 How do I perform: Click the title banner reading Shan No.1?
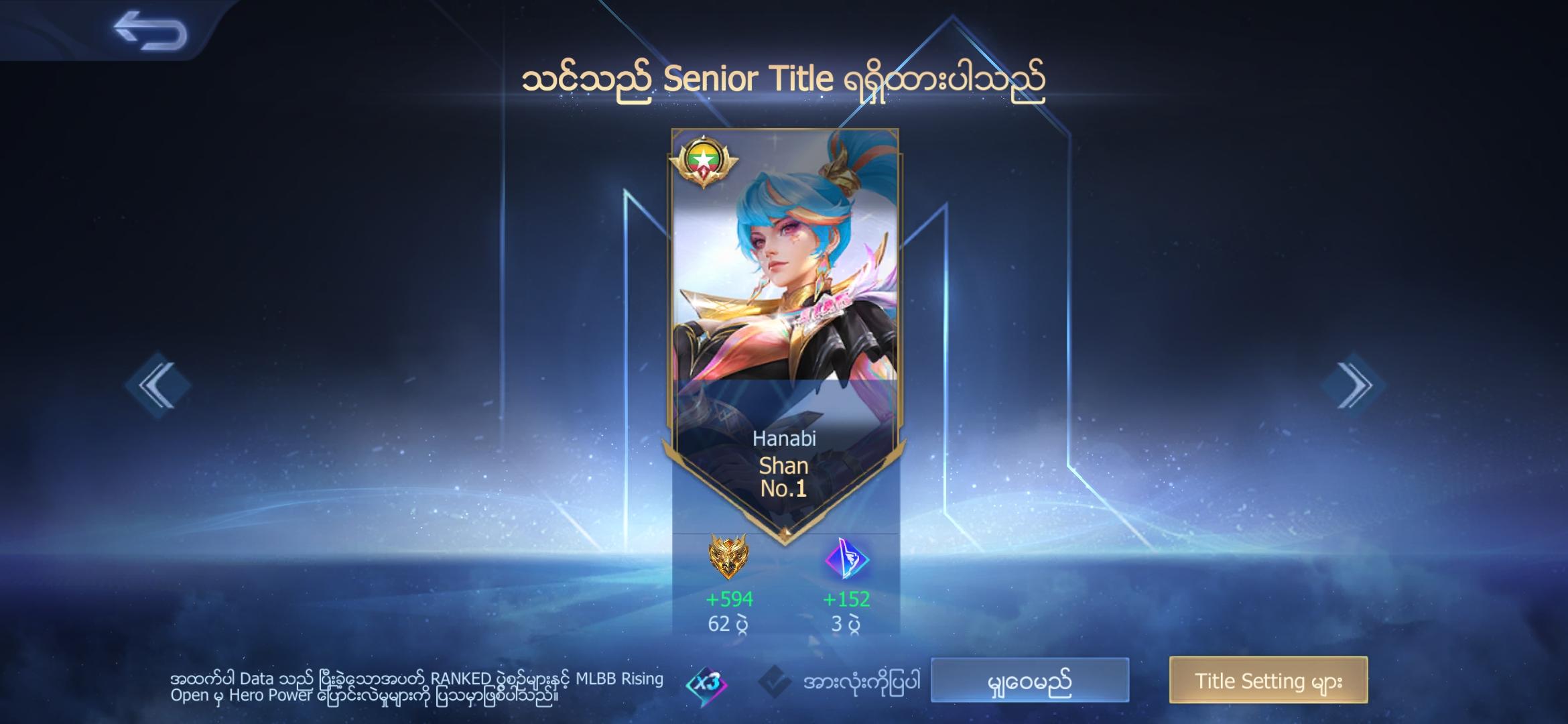coord(784,476)
